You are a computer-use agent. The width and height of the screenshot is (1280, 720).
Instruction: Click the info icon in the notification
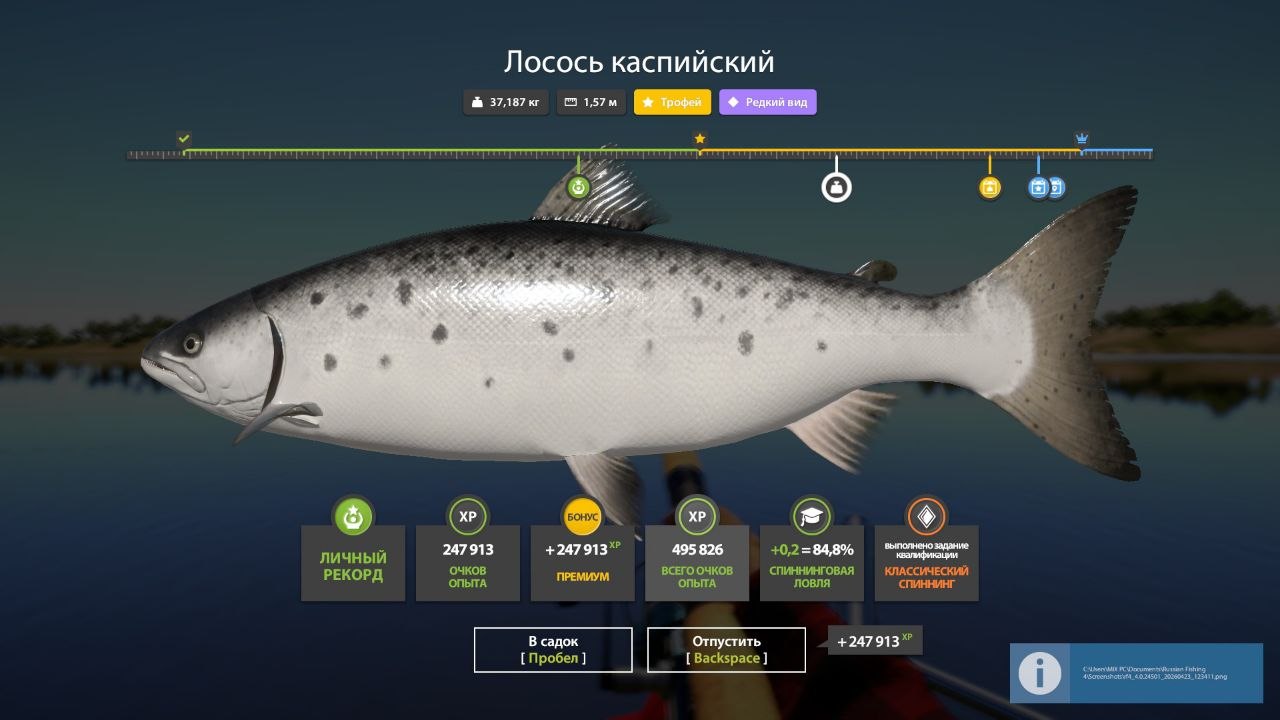click(x=1040, y=673)
